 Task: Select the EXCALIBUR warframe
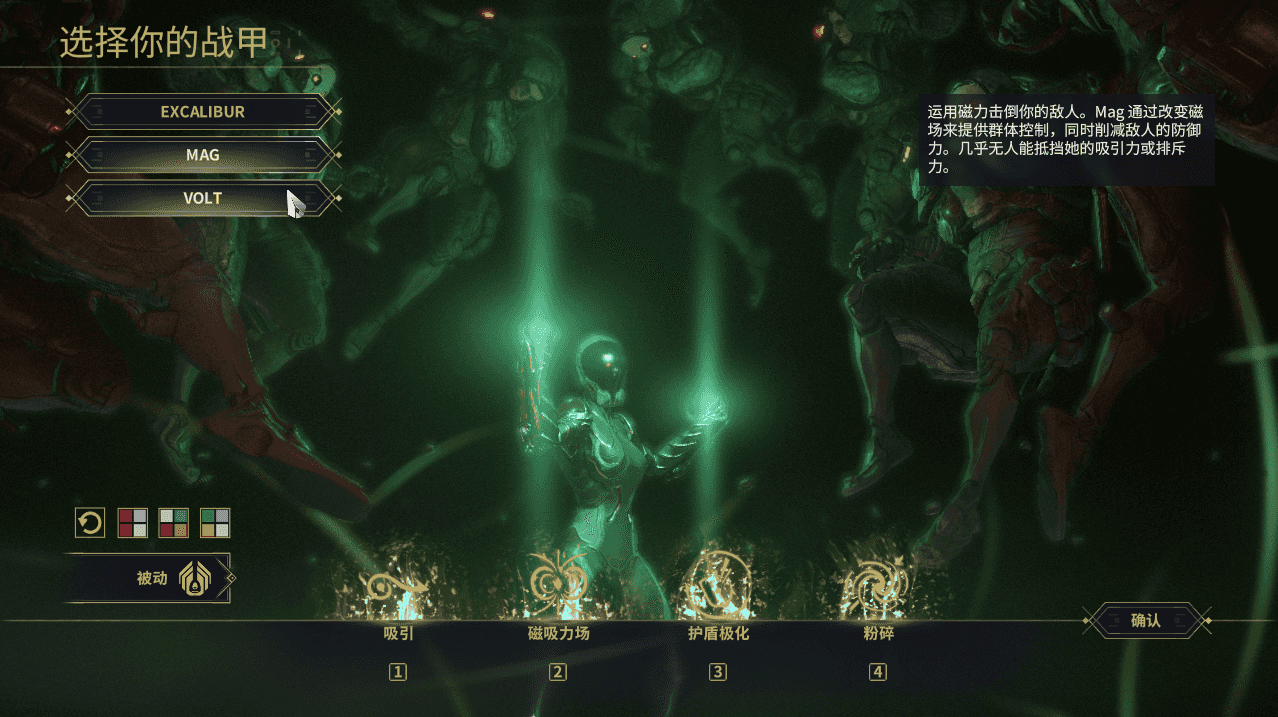tap(202, 112)
